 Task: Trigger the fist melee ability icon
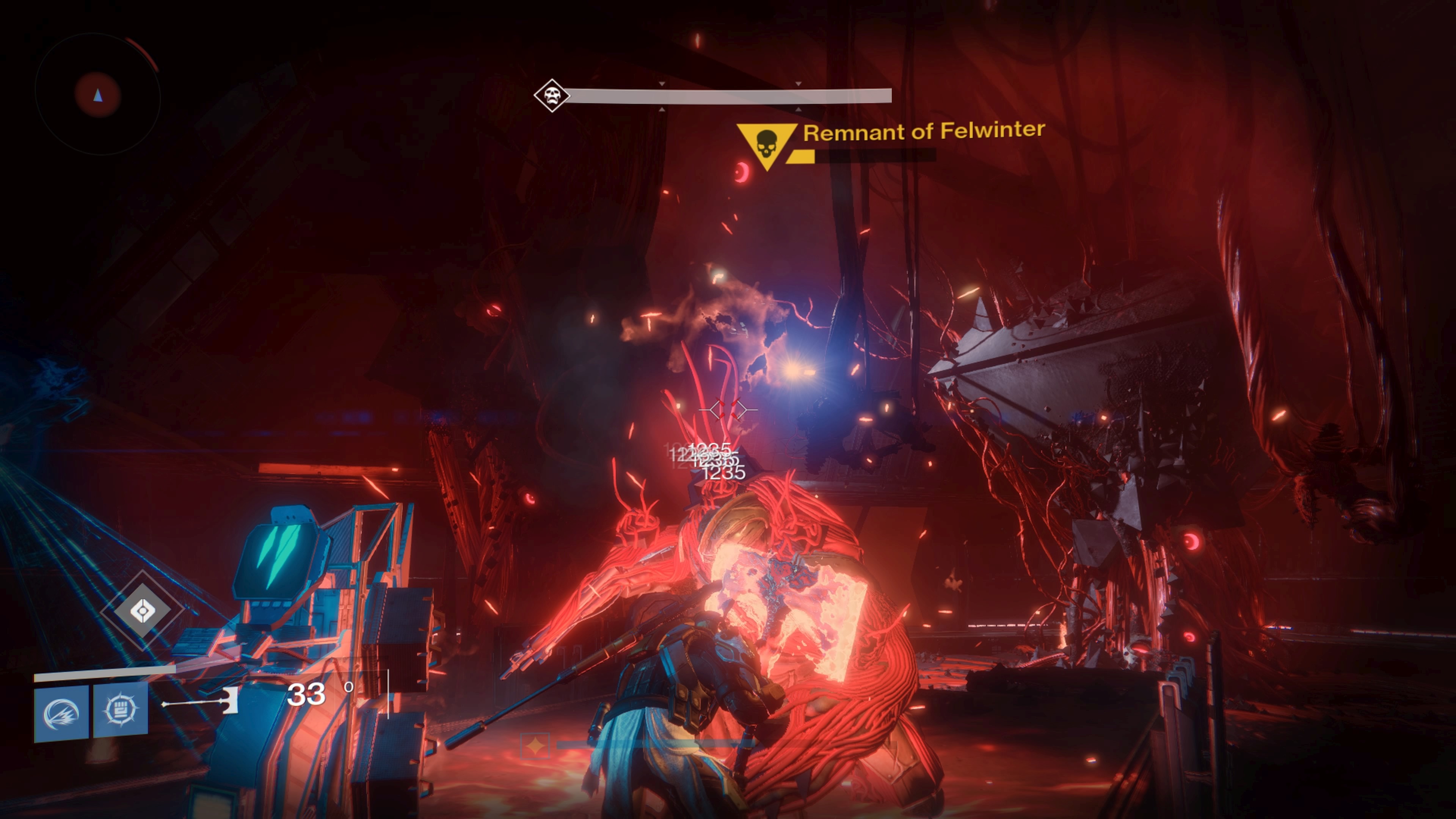point(121,709)
